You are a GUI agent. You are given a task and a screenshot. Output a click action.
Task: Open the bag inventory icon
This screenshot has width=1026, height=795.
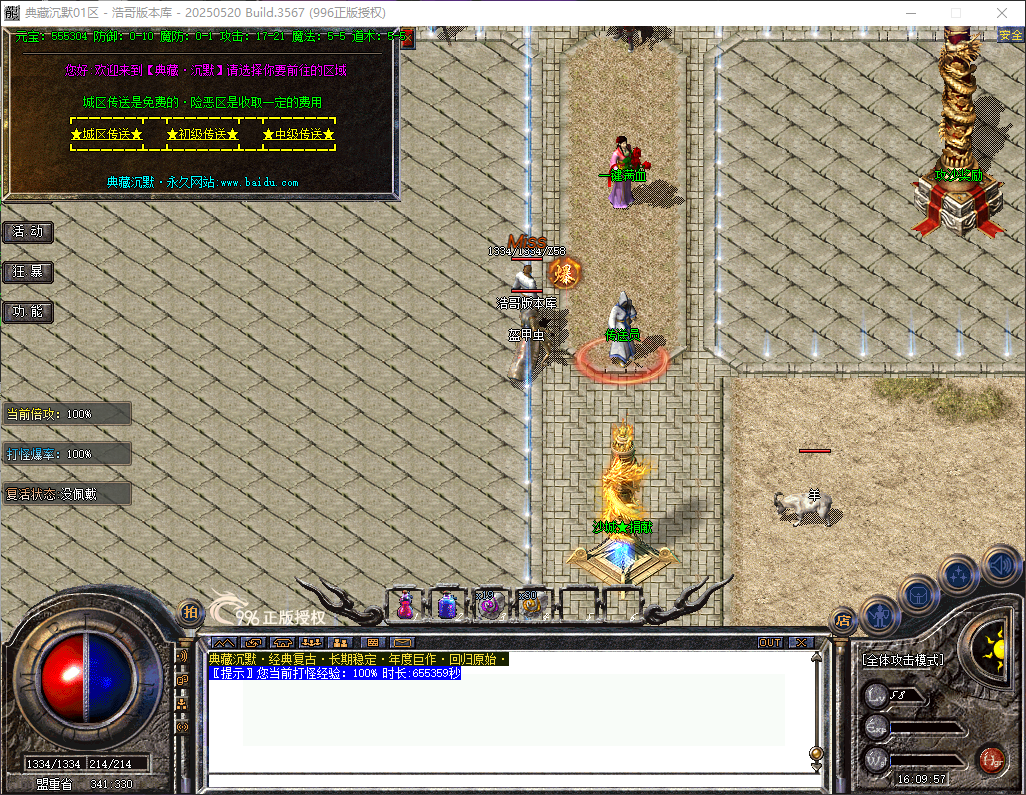coord(918,594)
